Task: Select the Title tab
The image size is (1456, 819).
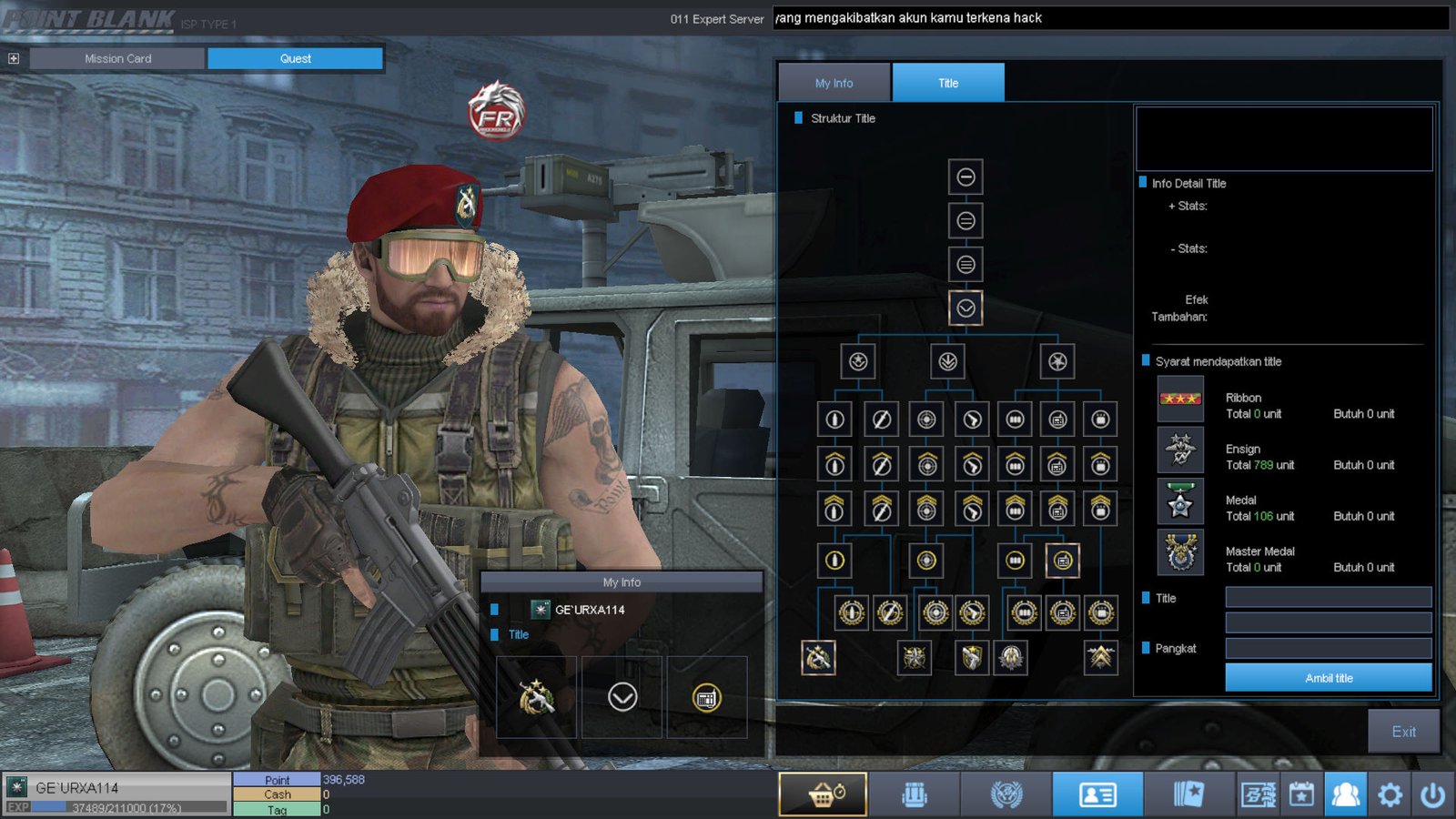Action: point(948,83)
